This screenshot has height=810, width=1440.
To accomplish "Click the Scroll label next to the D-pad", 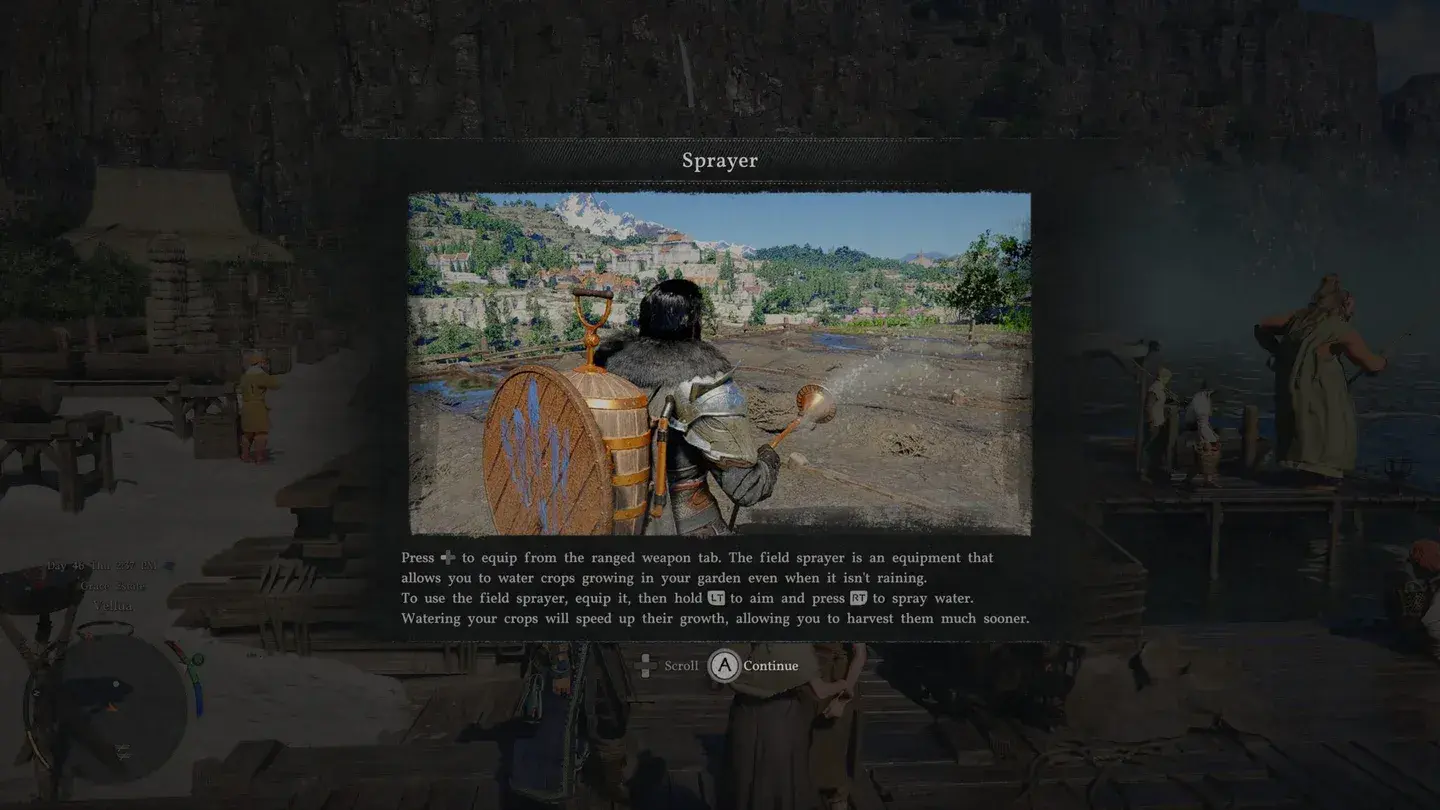I will (x=681, y=665).
